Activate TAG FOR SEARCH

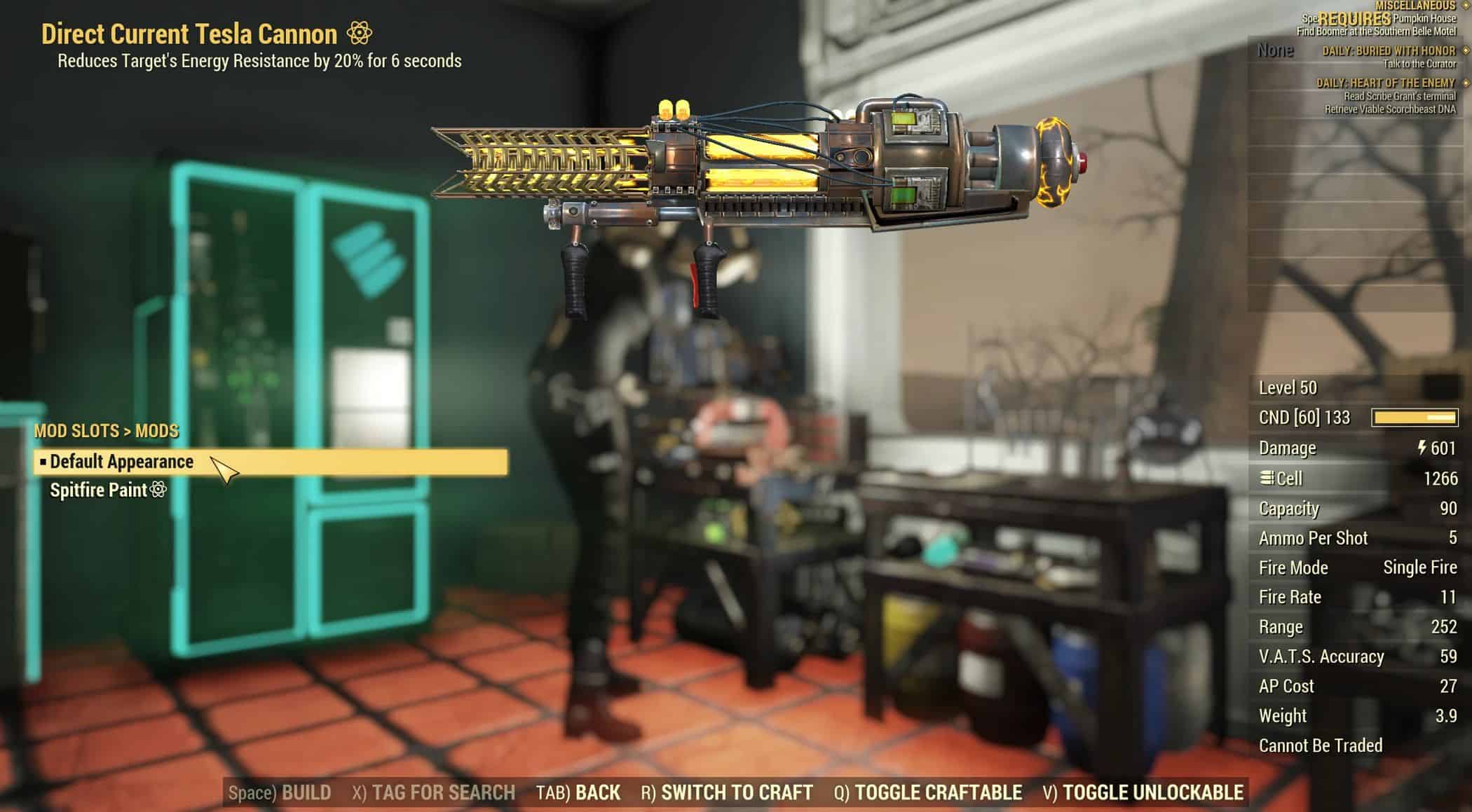point(433,792)
